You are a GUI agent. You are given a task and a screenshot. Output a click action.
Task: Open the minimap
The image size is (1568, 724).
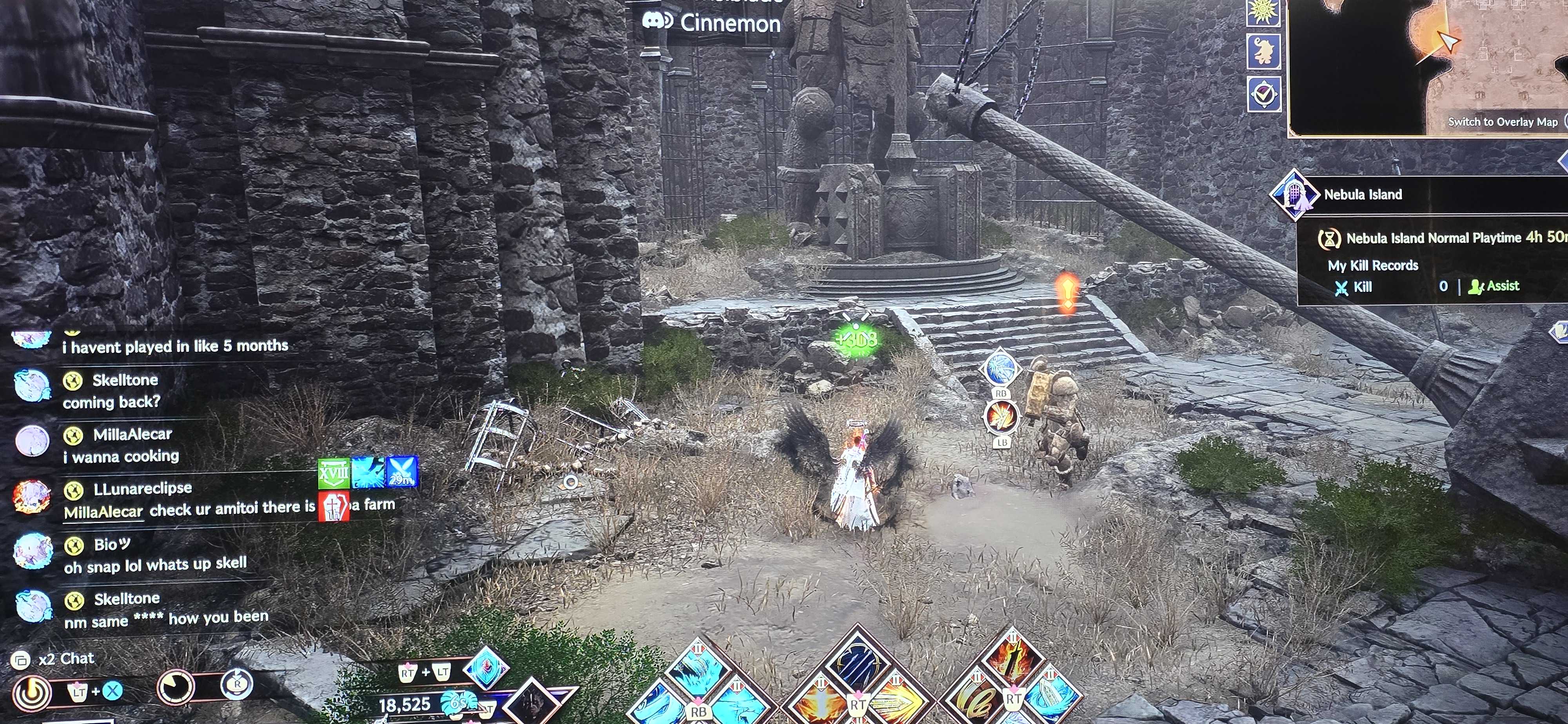[1425, 61]
